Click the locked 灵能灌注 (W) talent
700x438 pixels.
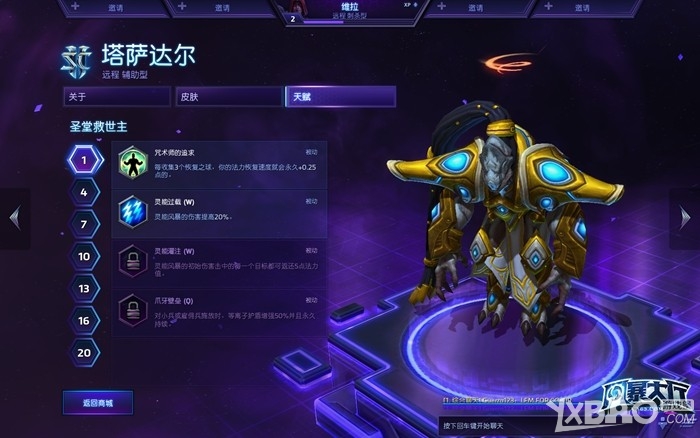click(220, 262)
